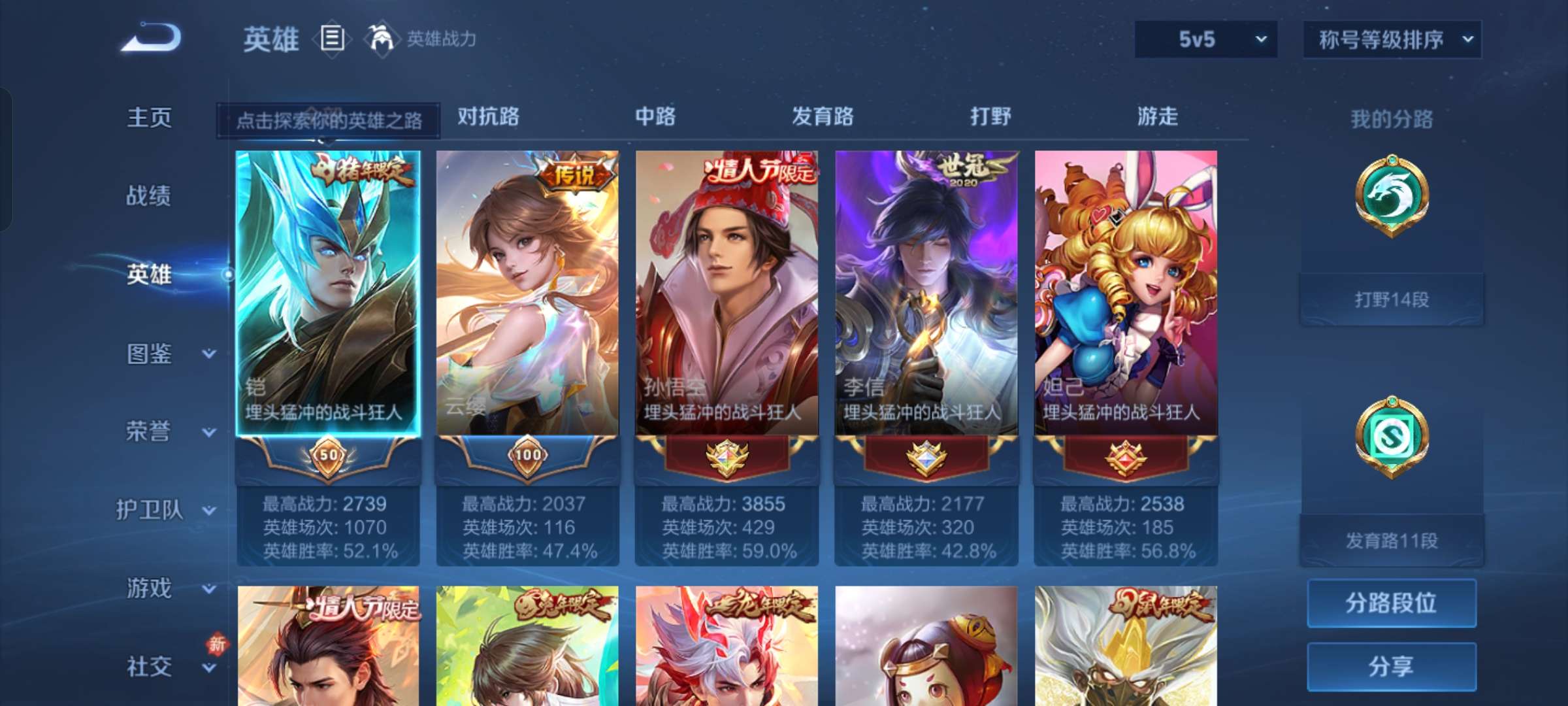
Task: Open the 5v5 mode dropdown
Action: (x=1205, y=39)
